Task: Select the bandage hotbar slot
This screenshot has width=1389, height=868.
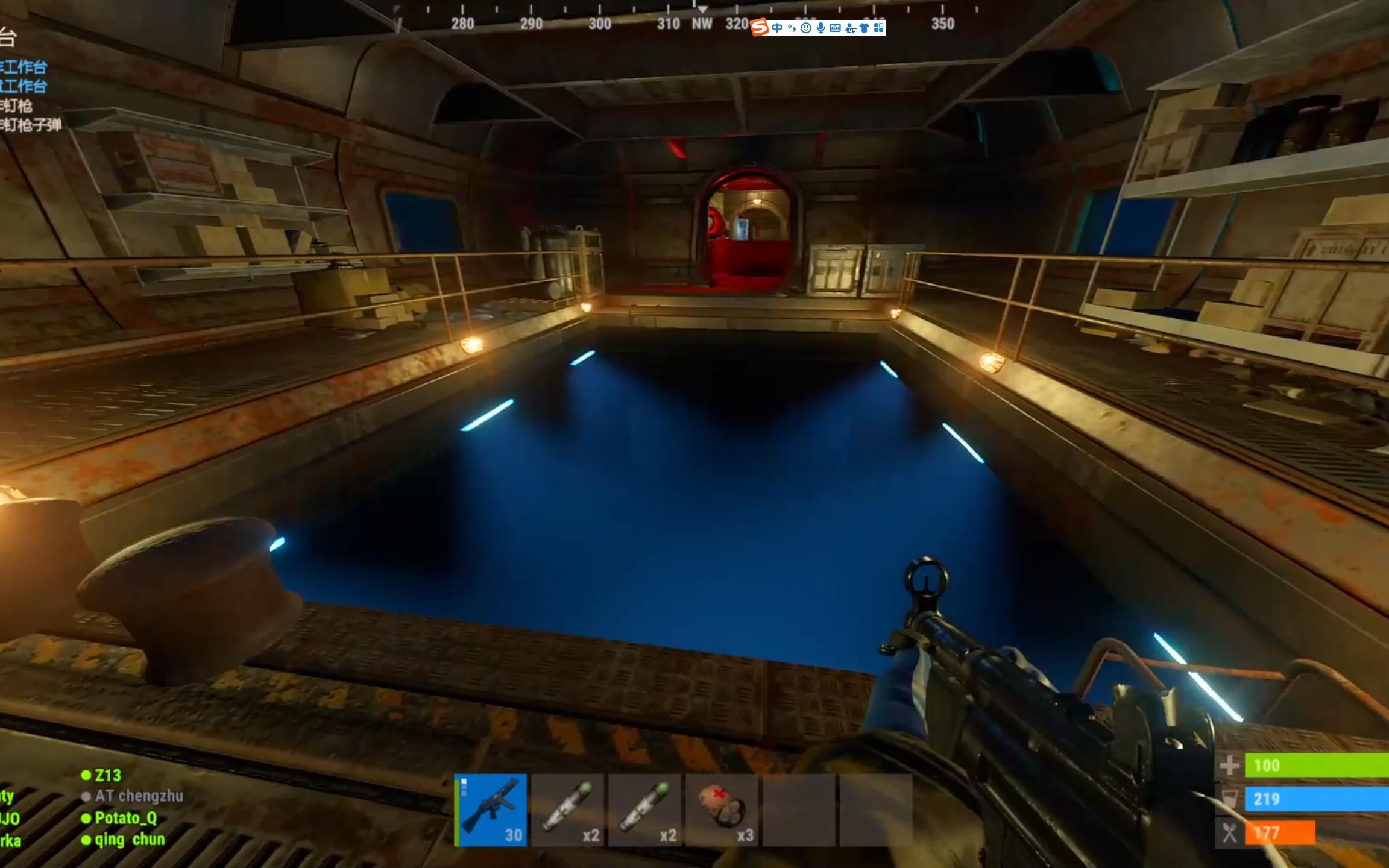Action: tap(722, 810)
